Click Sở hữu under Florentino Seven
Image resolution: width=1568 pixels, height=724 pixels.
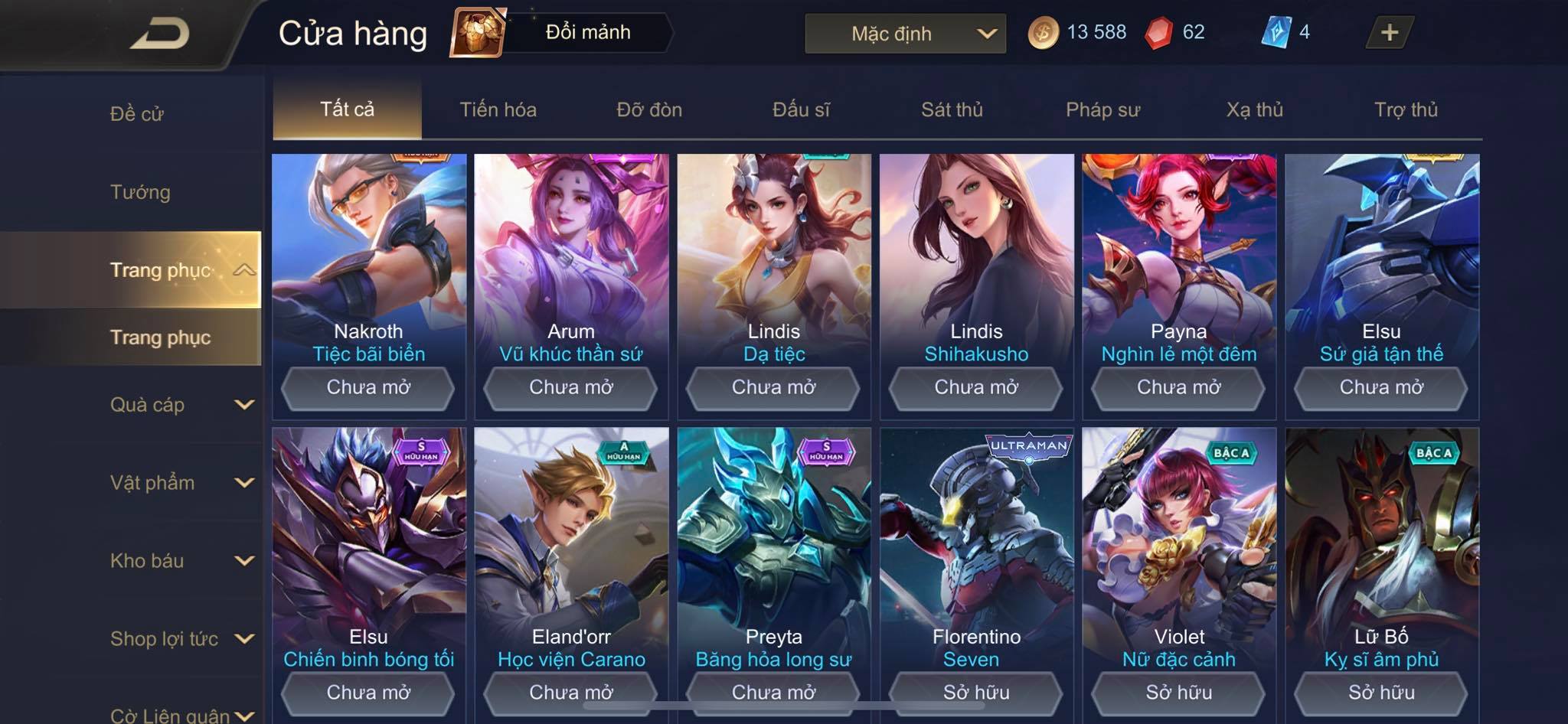coord(976,693)
